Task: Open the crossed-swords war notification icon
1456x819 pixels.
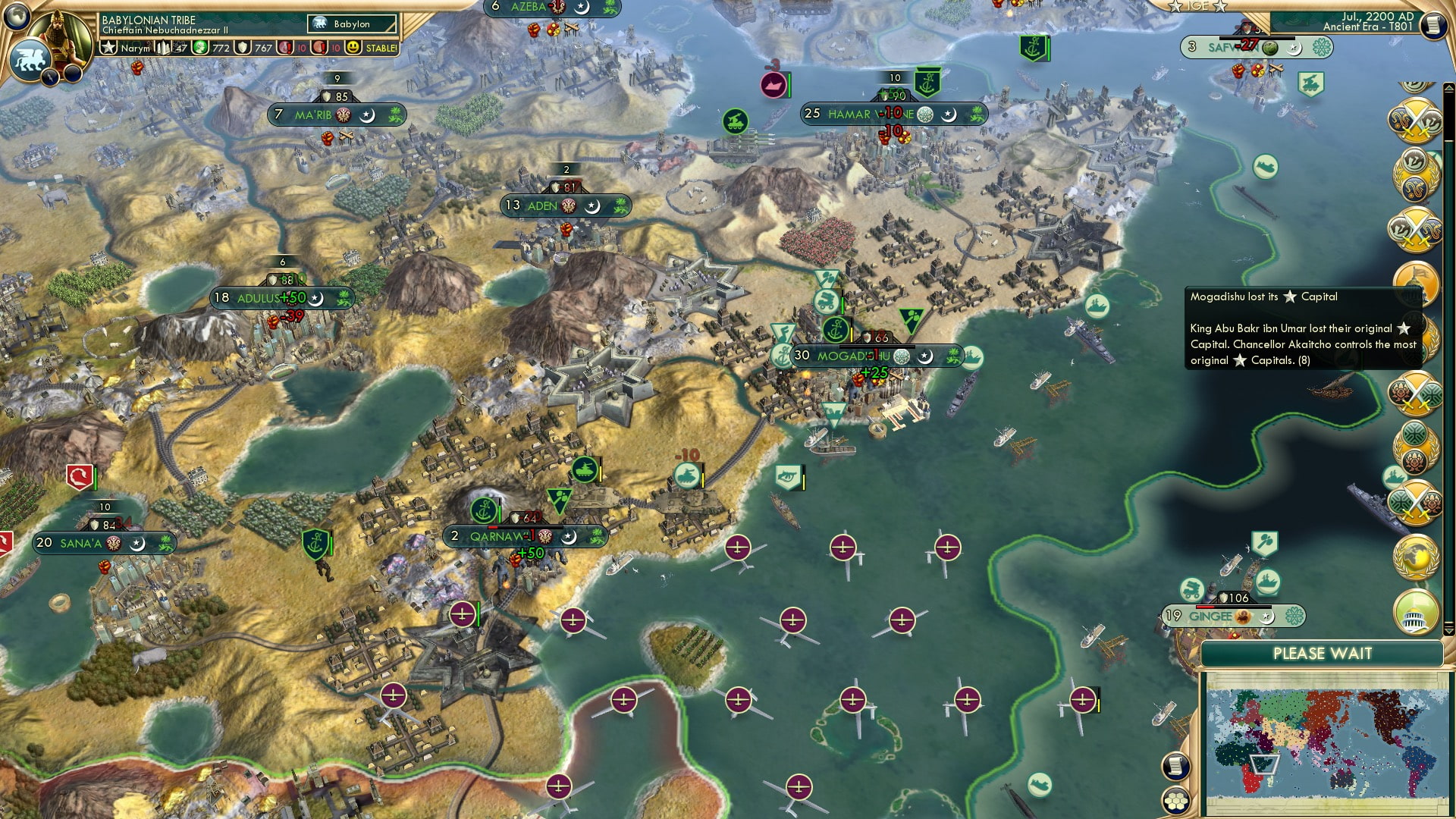Action: click(1417, 119)
